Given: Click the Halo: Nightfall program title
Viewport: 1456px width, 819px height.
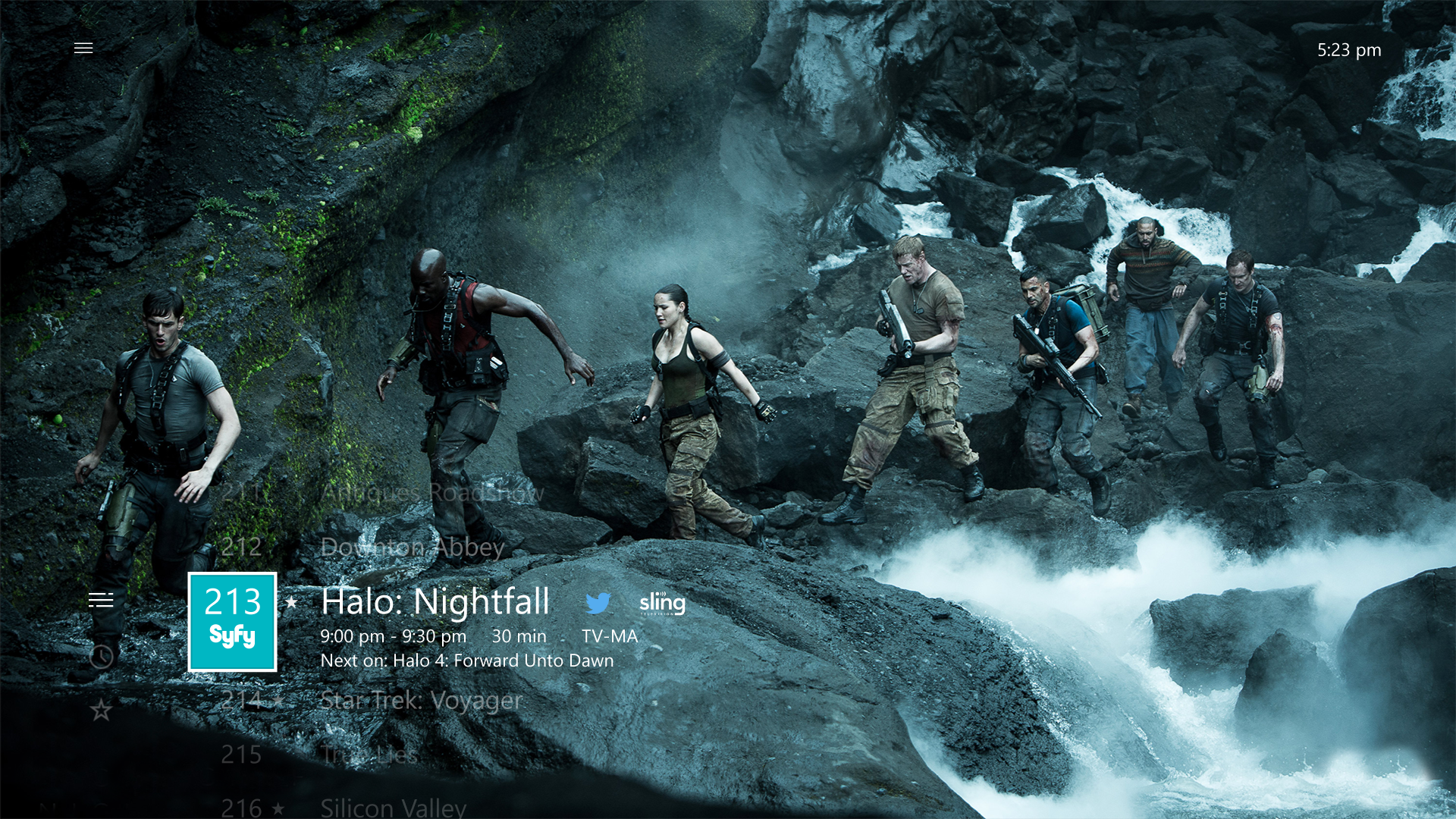Looking at the screenshot, I should coord(437,601).
